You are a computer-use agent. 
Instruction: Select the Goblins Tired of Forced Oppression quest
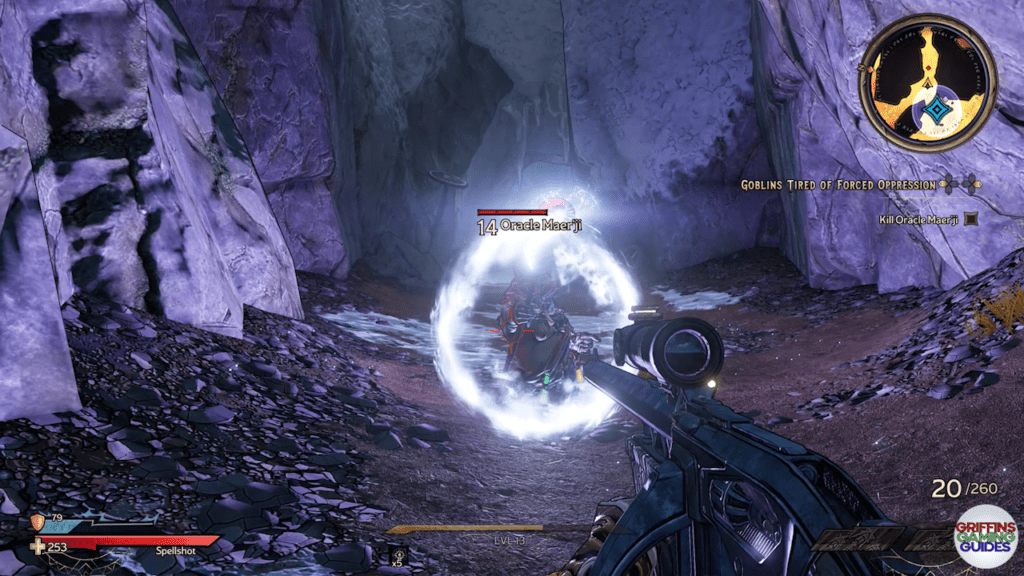tap(838, 185)
